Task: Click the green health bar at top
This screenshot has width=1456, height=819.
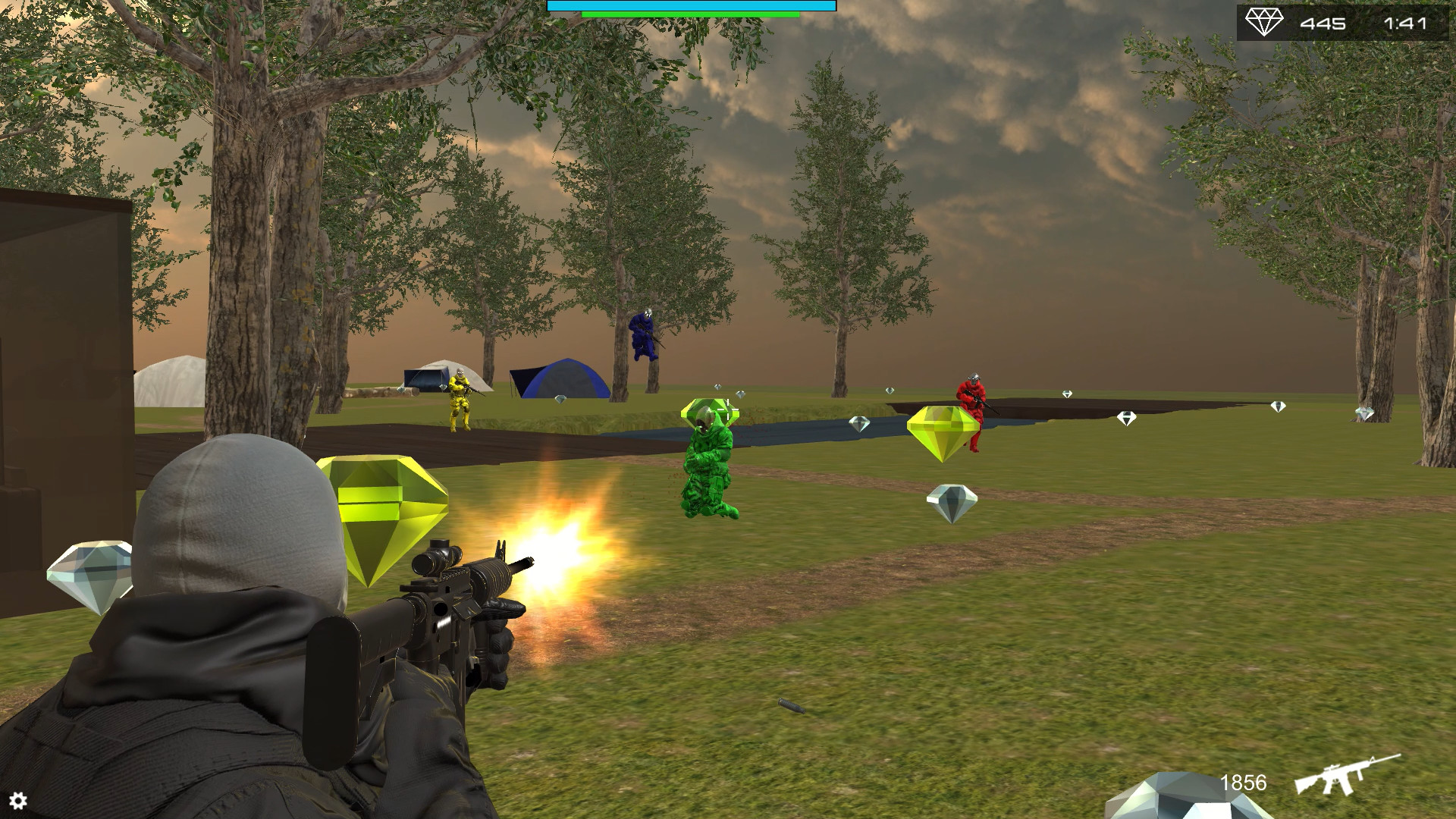Action: tap(689, 13)
